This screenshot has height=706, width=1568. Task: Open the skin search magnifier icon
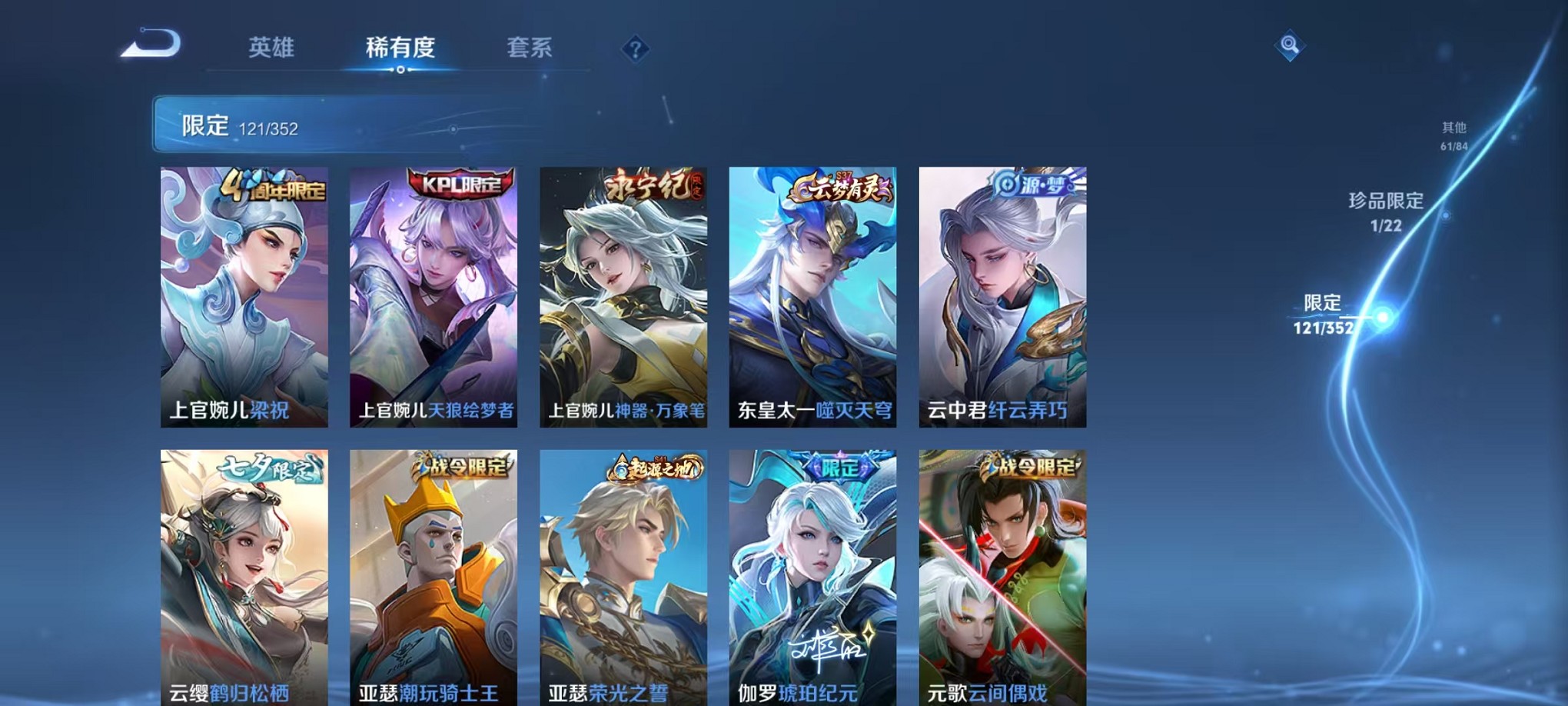[x=1291, y=46]
